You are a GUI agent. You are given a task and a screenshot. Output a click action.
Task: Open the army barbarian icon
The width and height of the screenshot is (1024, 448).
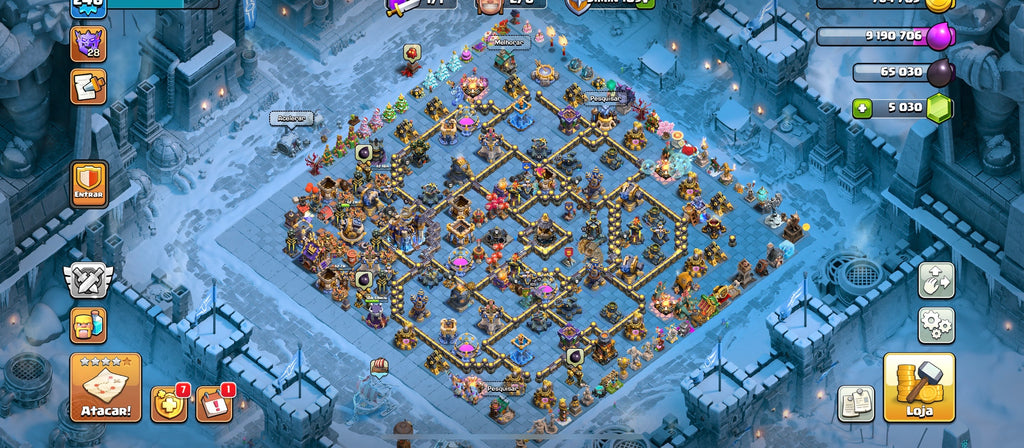[88, 325]
